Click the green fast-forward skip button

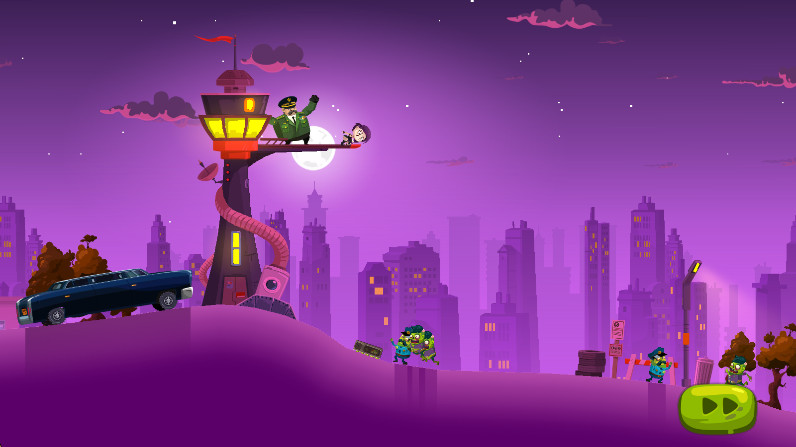point(717,406)
